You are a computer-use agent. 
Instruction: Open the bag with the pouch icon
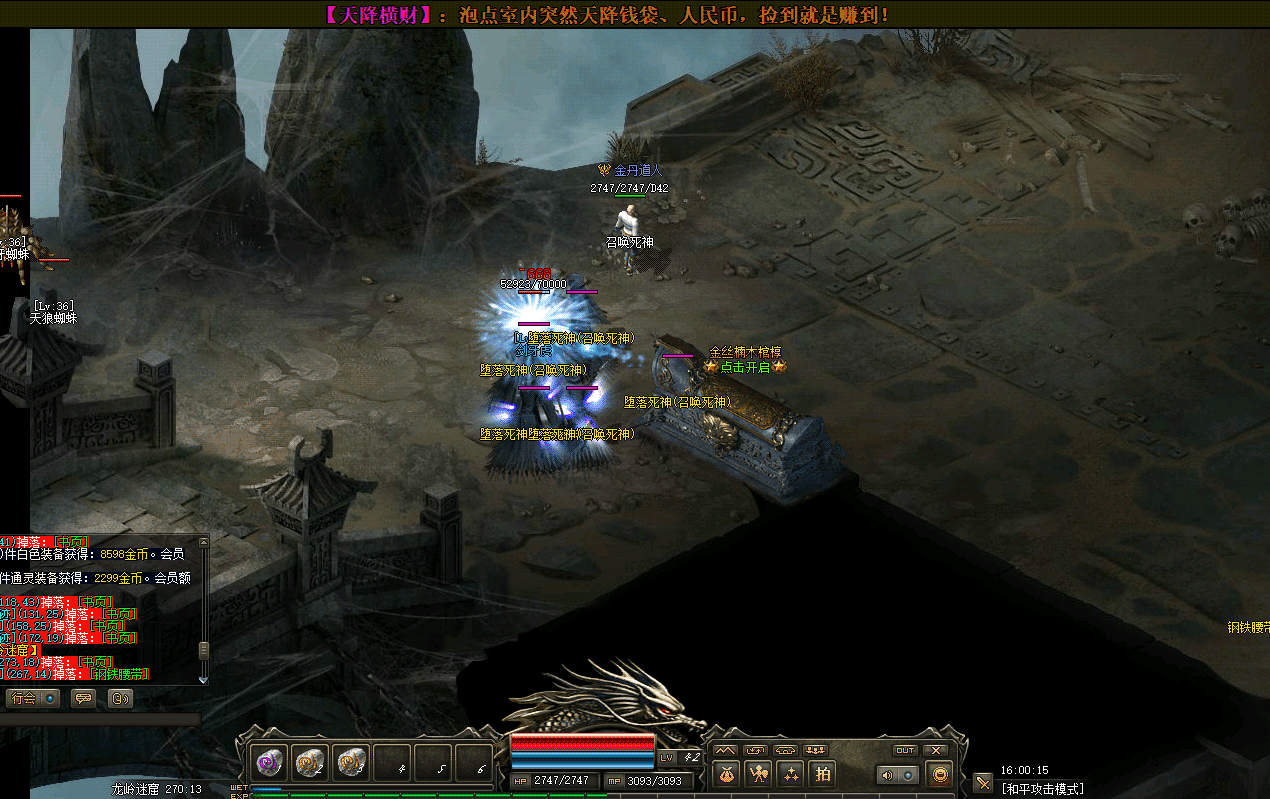725,773
